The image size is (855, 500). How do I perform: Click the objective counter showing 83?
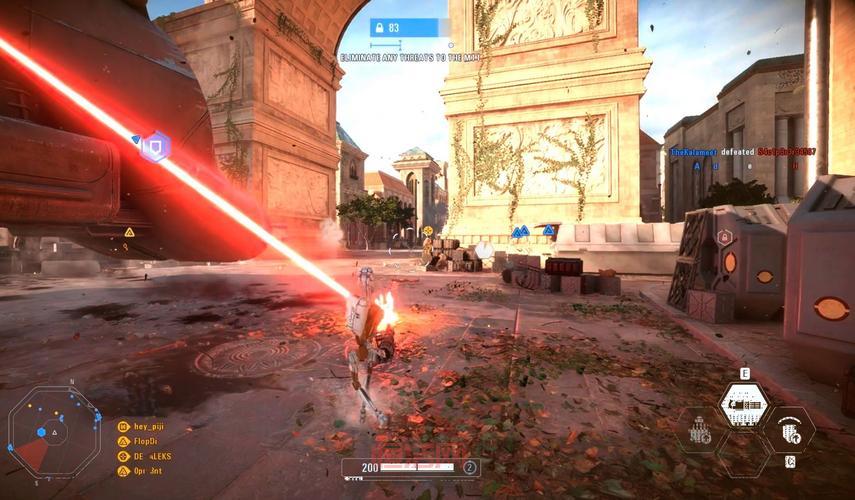[409, 28]
